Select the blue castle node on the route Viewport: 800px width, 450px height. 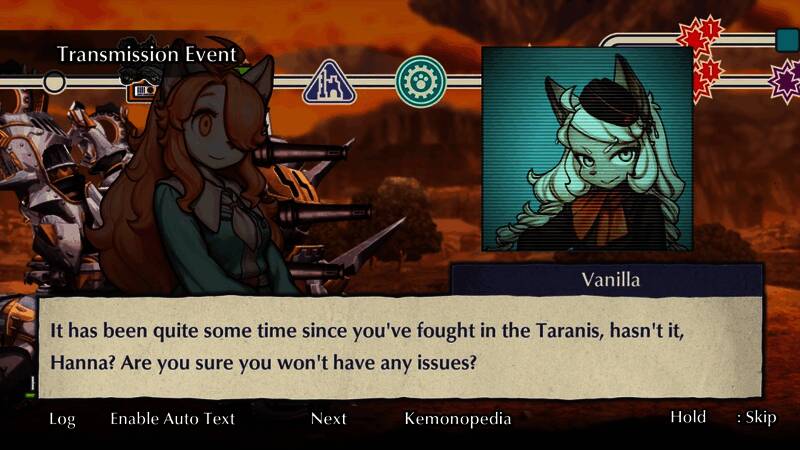coord(330,82)
